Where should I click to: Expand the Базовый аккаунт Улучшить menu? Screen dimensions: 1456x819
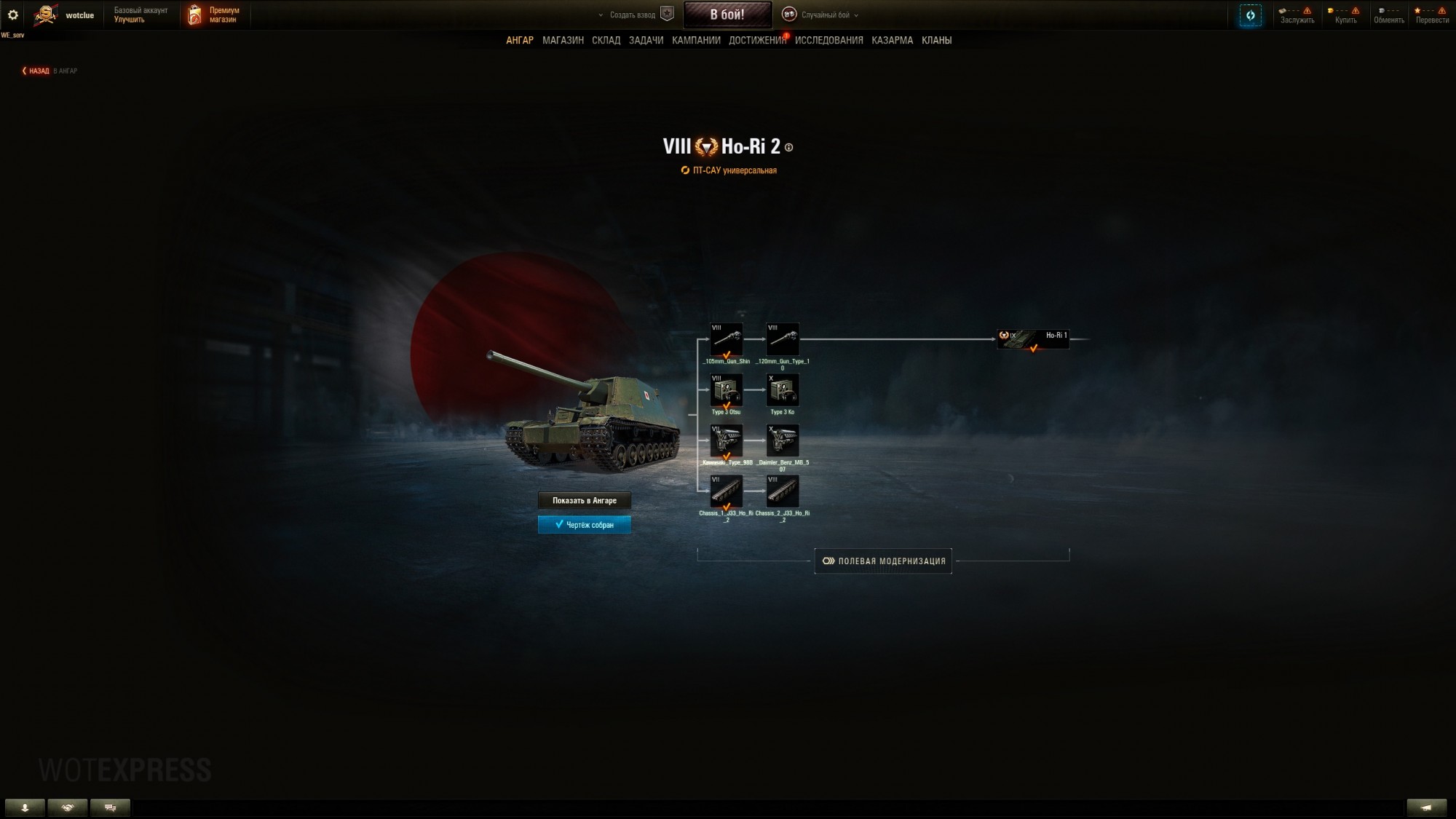[x=141, y=13]
